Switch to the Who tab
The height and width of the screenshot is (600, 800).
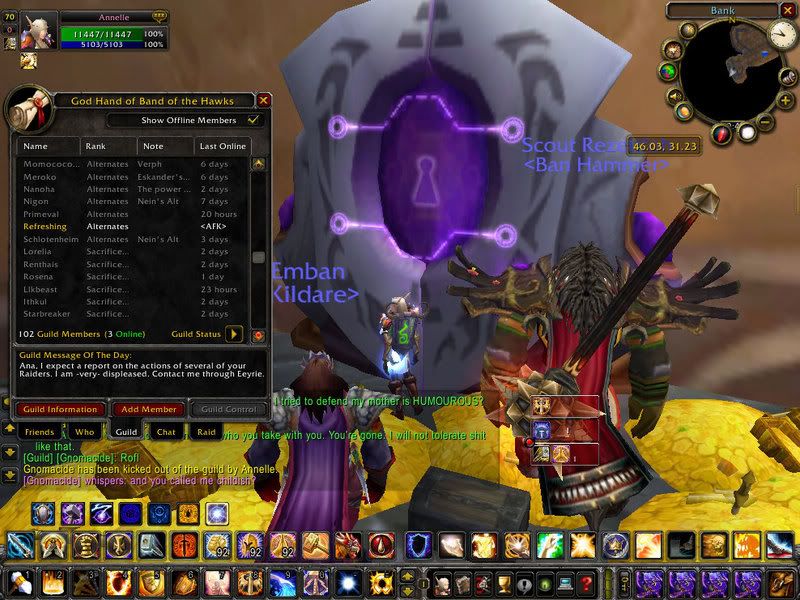(84, 431)
